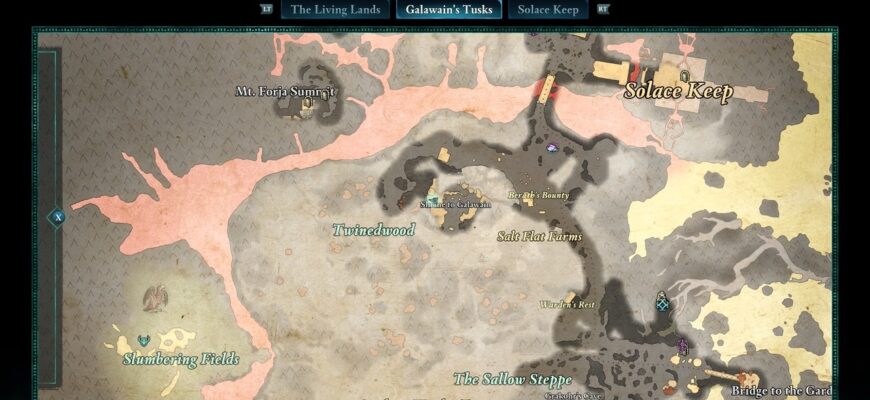Switch to The Living Lands tab
Screen dimensions: 870x400
tap(336, 10)
